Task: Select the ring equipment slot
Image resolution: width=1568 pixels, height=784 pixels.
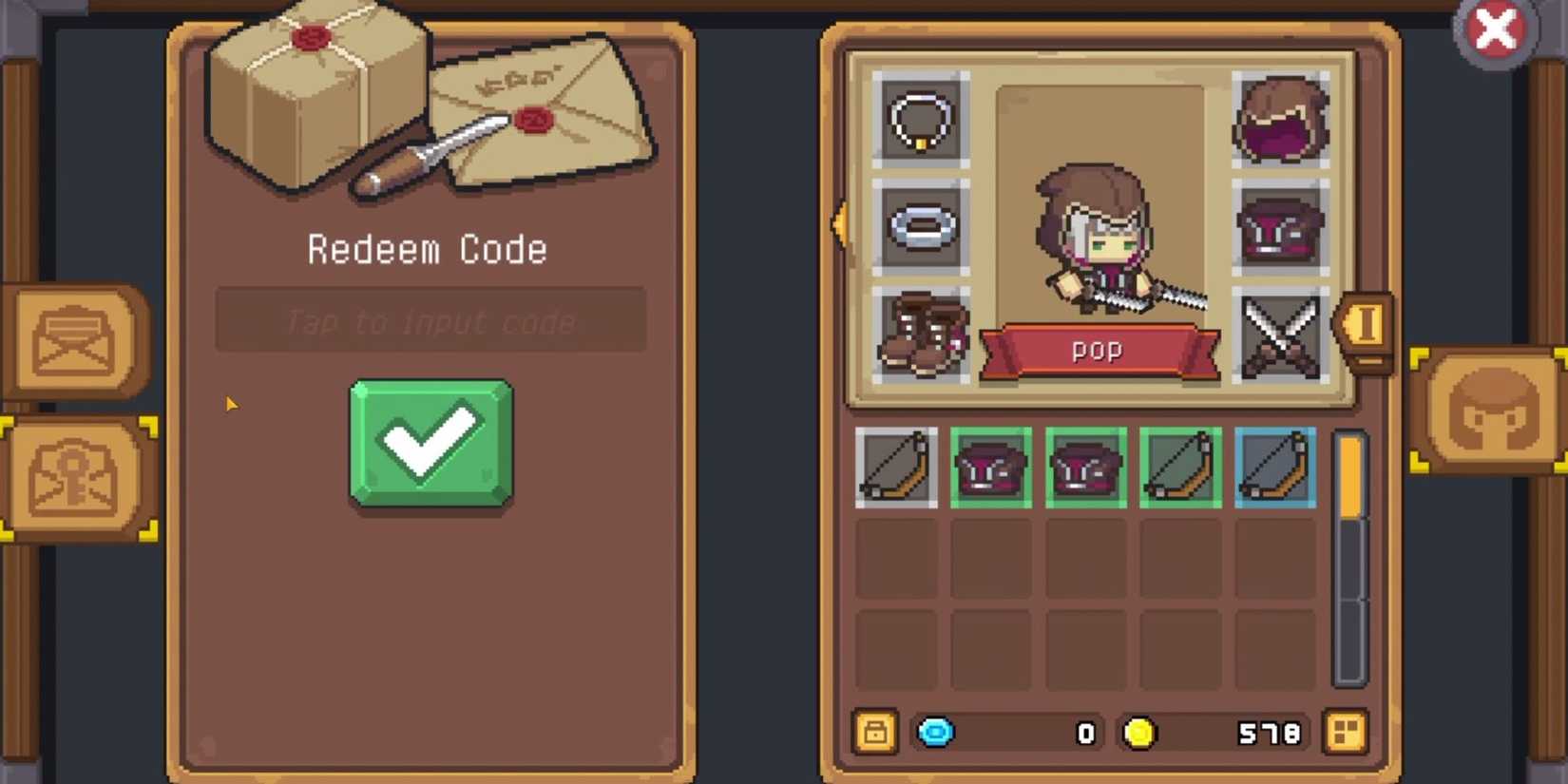Action: tap(918, 228)
